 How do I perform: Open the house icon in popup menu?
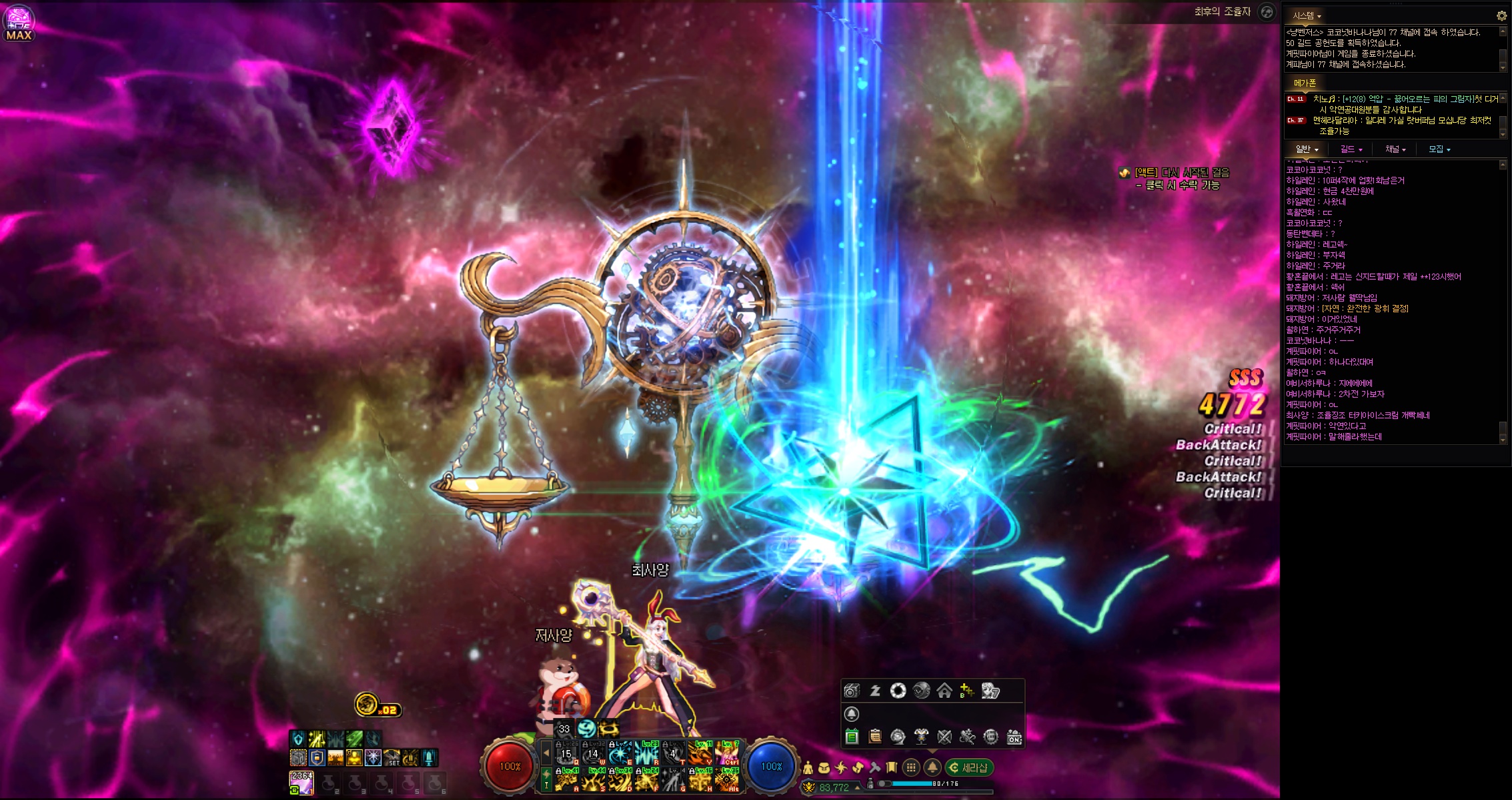point(944,691)
